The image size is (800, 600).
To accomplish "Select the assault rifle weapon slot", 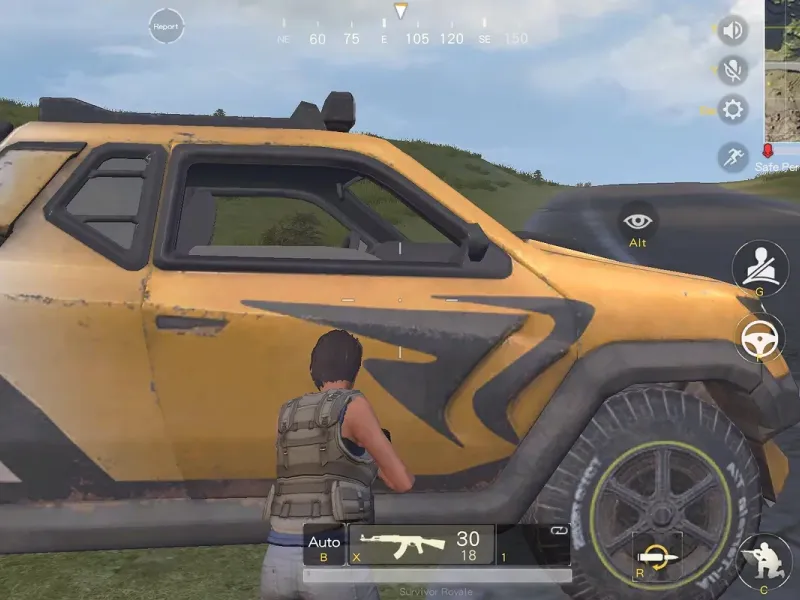I will [x=421, y=545].
